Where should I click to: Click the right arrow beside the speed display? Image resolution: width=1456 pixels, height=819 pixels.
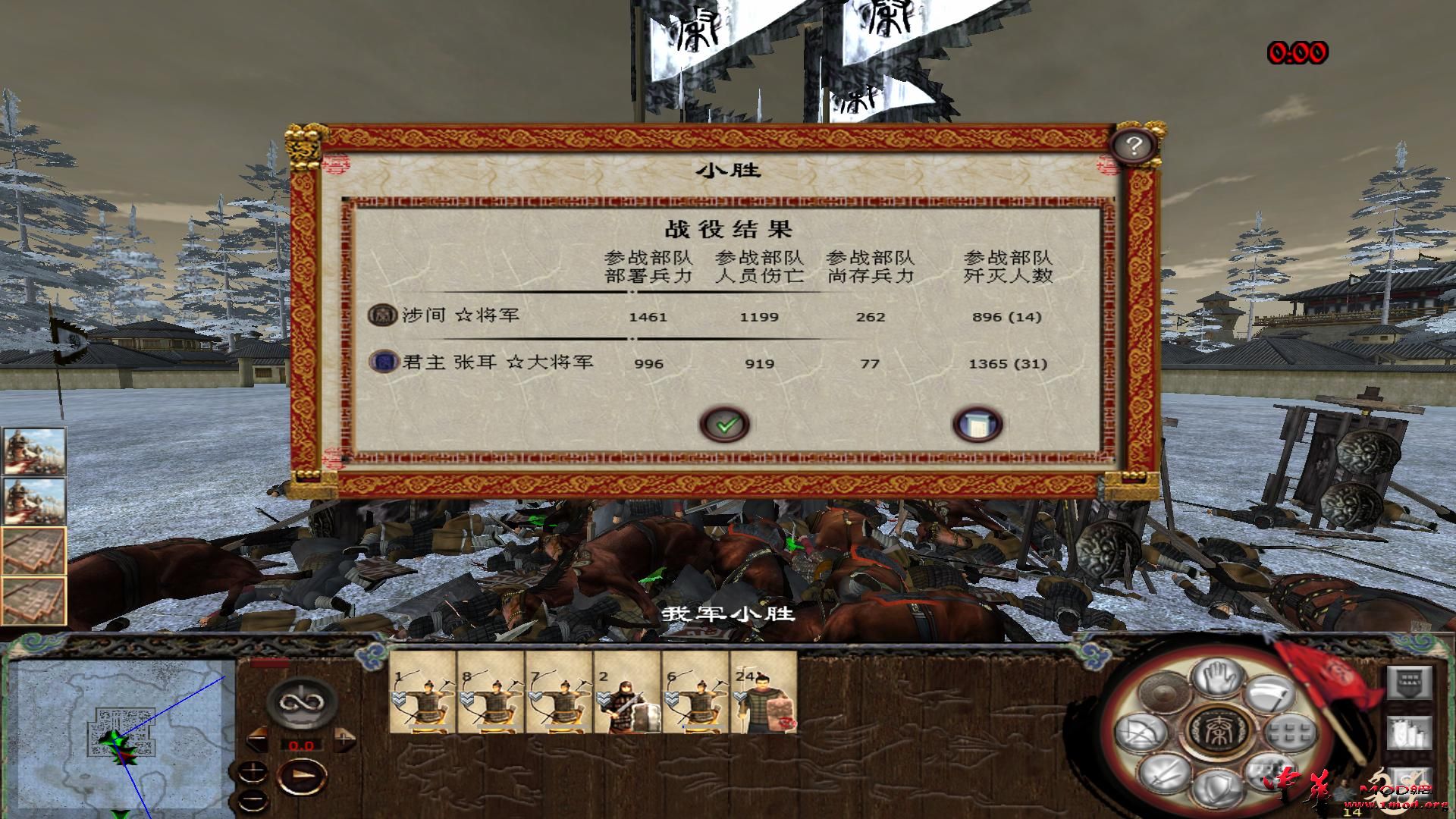point(344,738)
